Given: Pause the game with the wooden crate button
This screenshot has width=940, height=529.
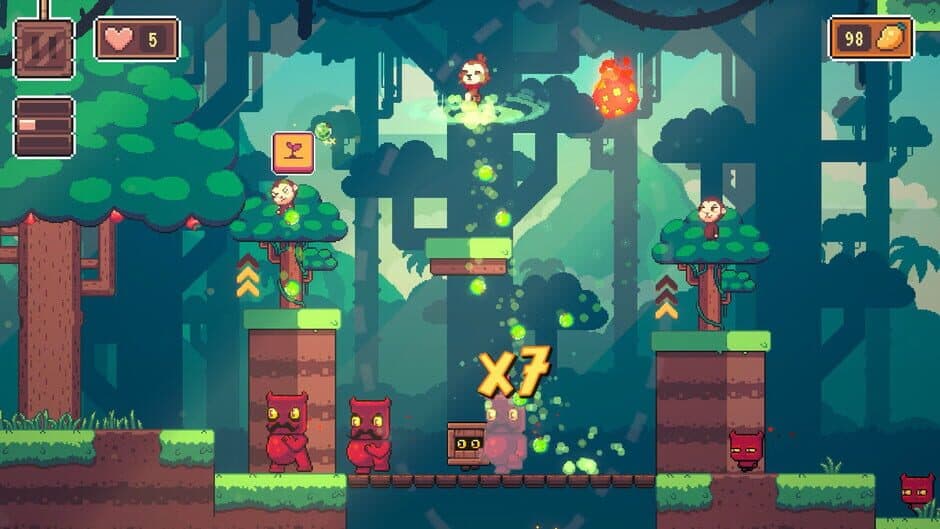Looking at the screenshot, I should tap(44, 48).
